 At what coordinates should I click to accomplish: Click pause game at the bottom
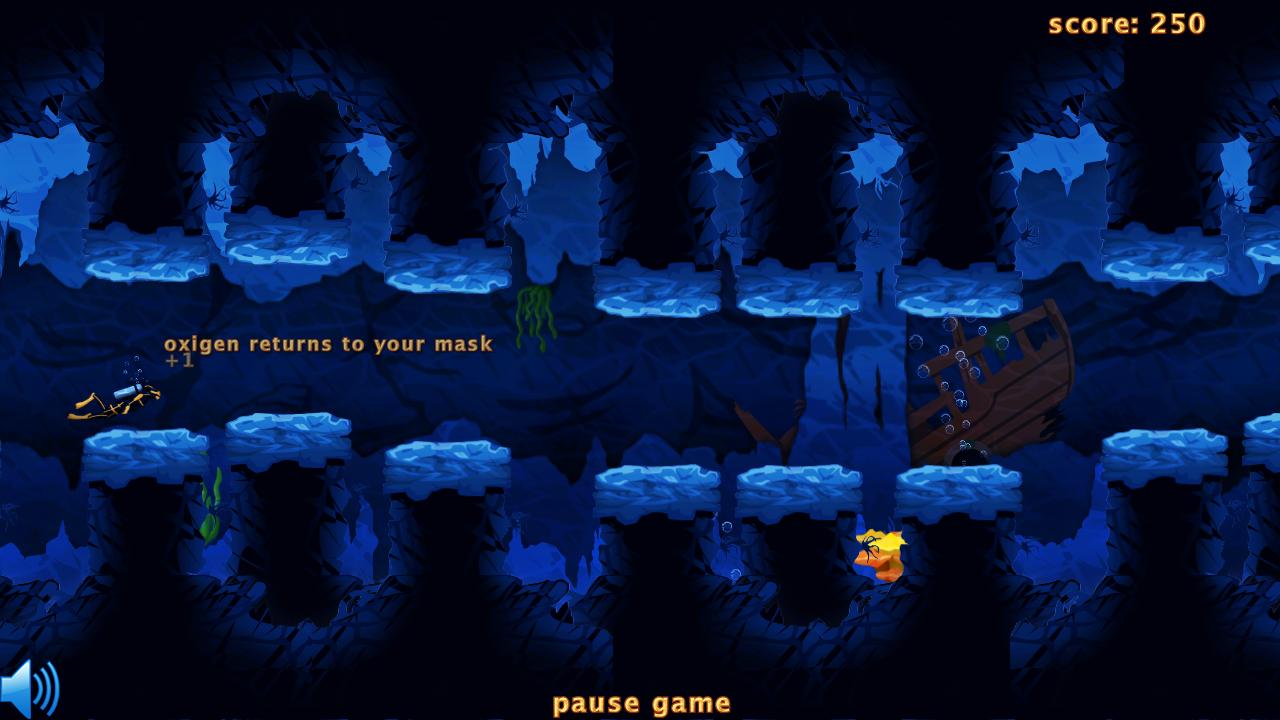(x=640, y=702)
